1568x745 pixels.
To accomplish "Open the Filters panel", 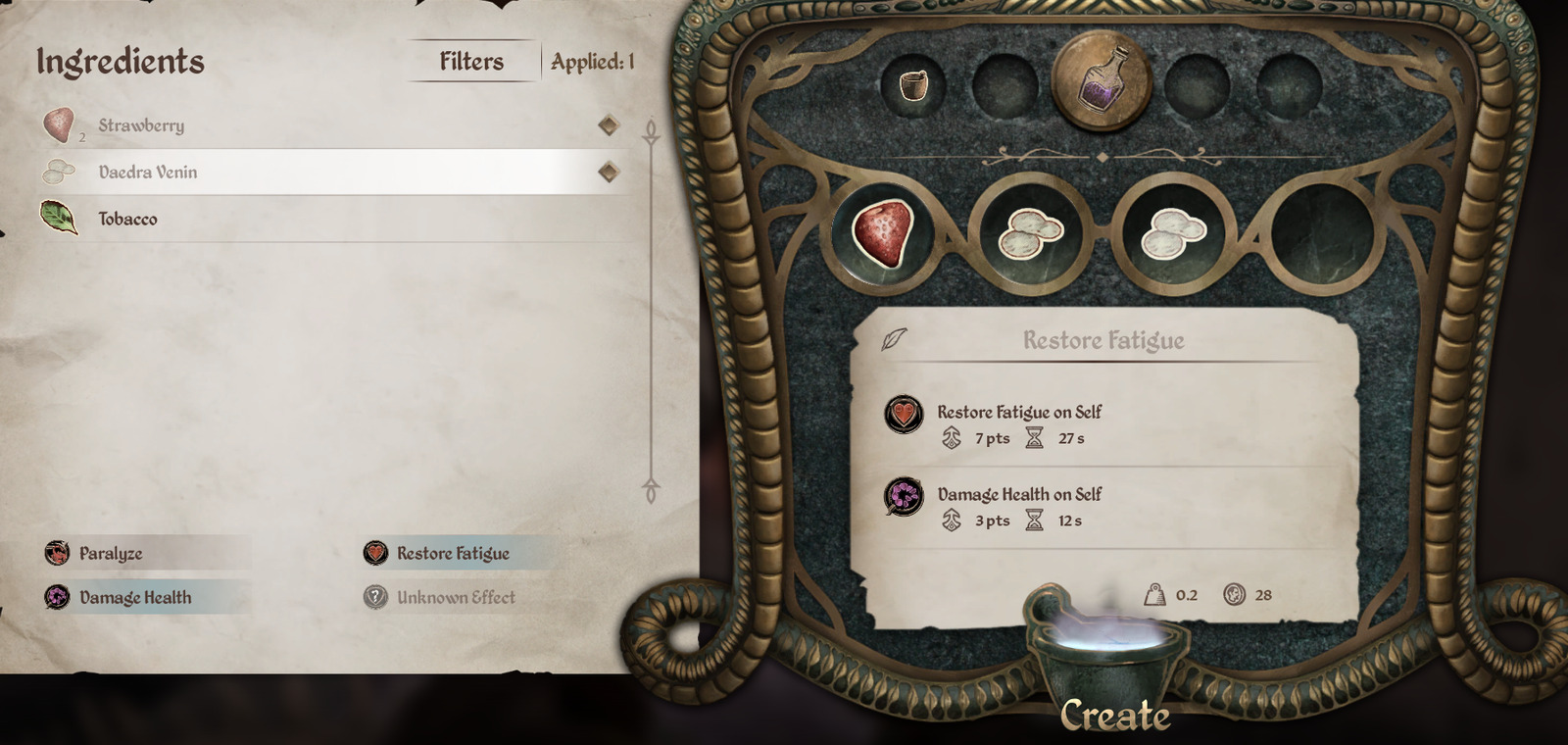I will (471, 61).
